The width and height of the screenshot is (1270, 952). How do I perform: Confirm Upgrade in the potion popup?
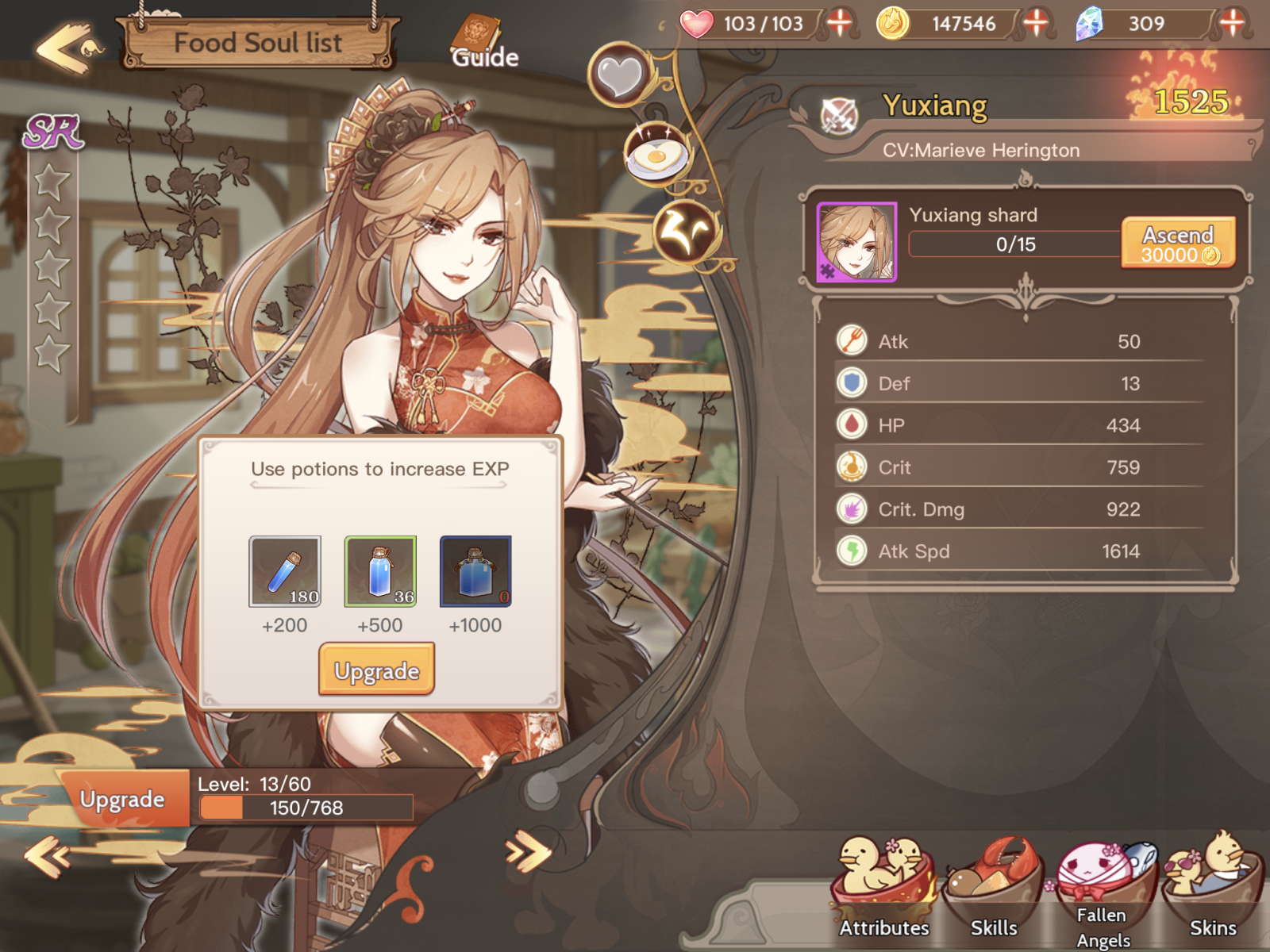coord(377,670)
